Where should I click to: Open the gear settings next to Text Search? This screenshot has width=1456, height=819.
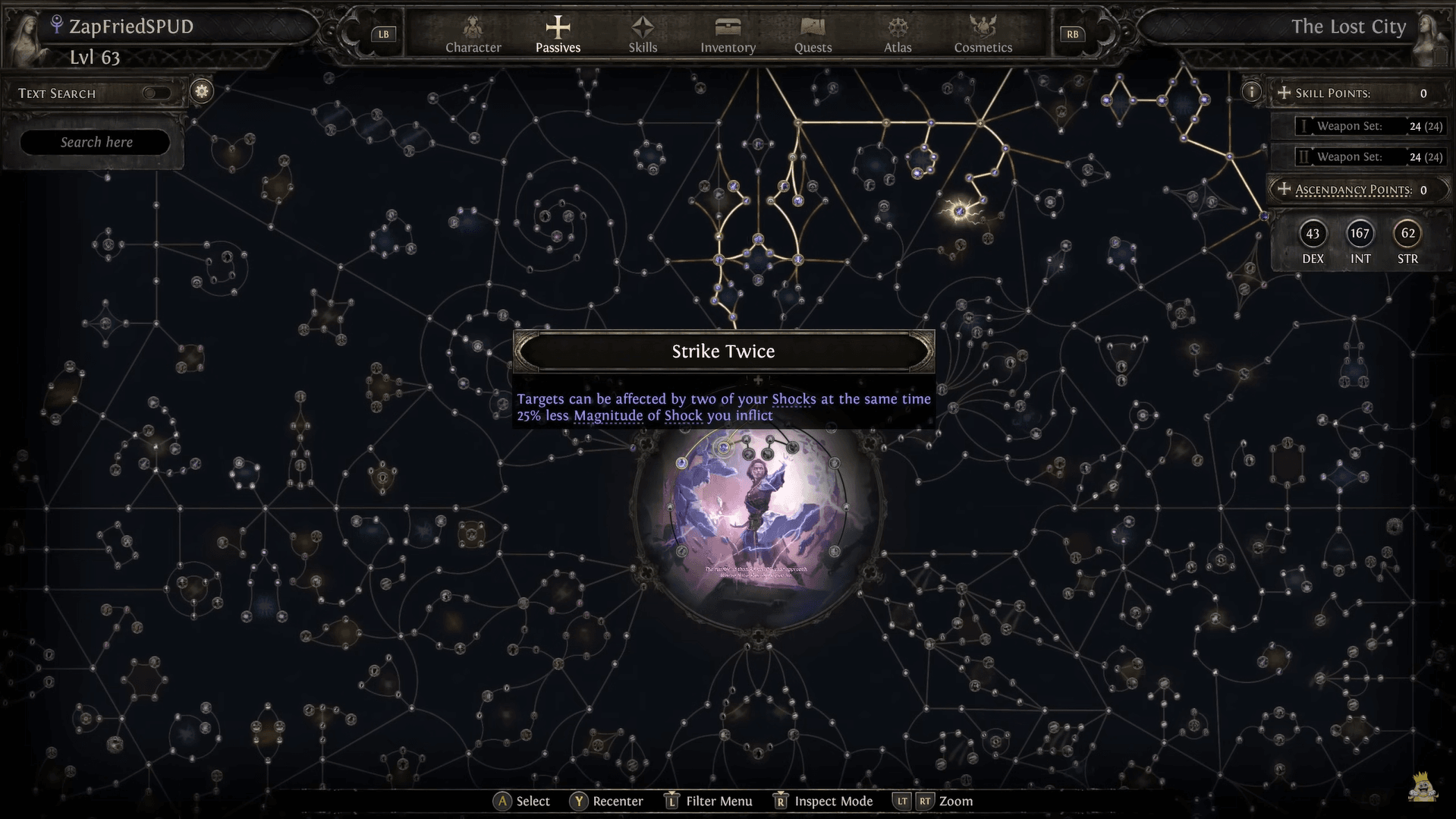202,91
